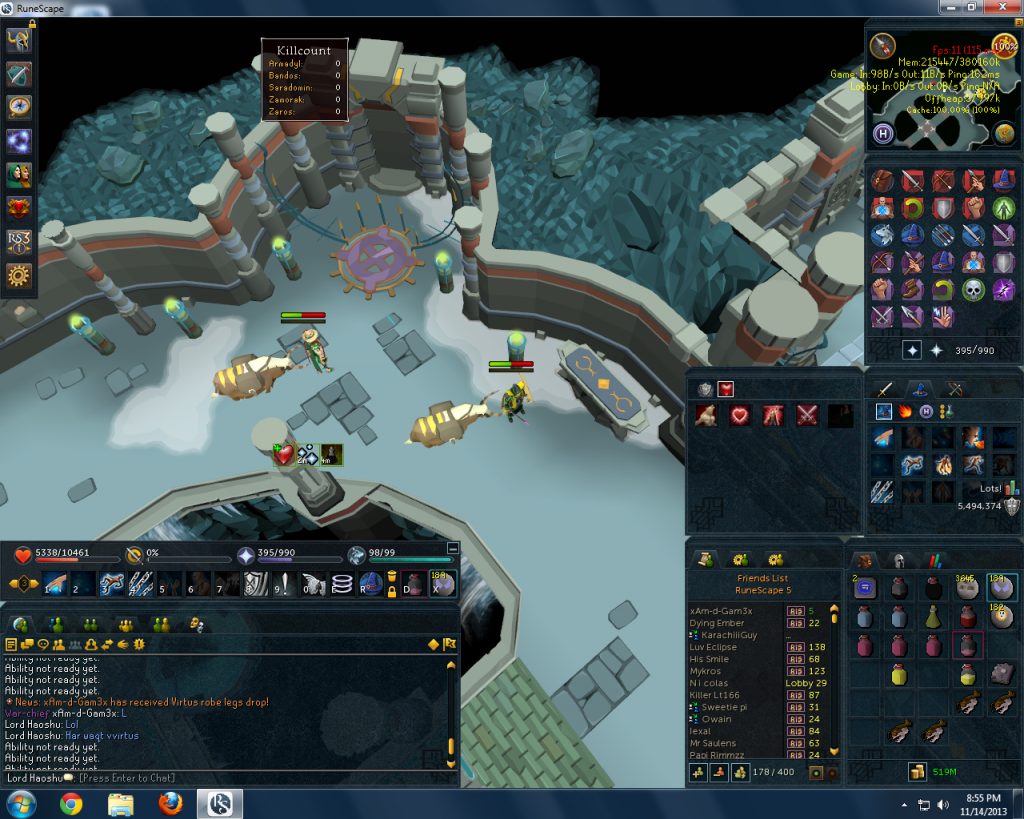Viewport: 1024px width, 819px height.
Task: Switch to the melee sword abilities tab
Action: (884, 389)
